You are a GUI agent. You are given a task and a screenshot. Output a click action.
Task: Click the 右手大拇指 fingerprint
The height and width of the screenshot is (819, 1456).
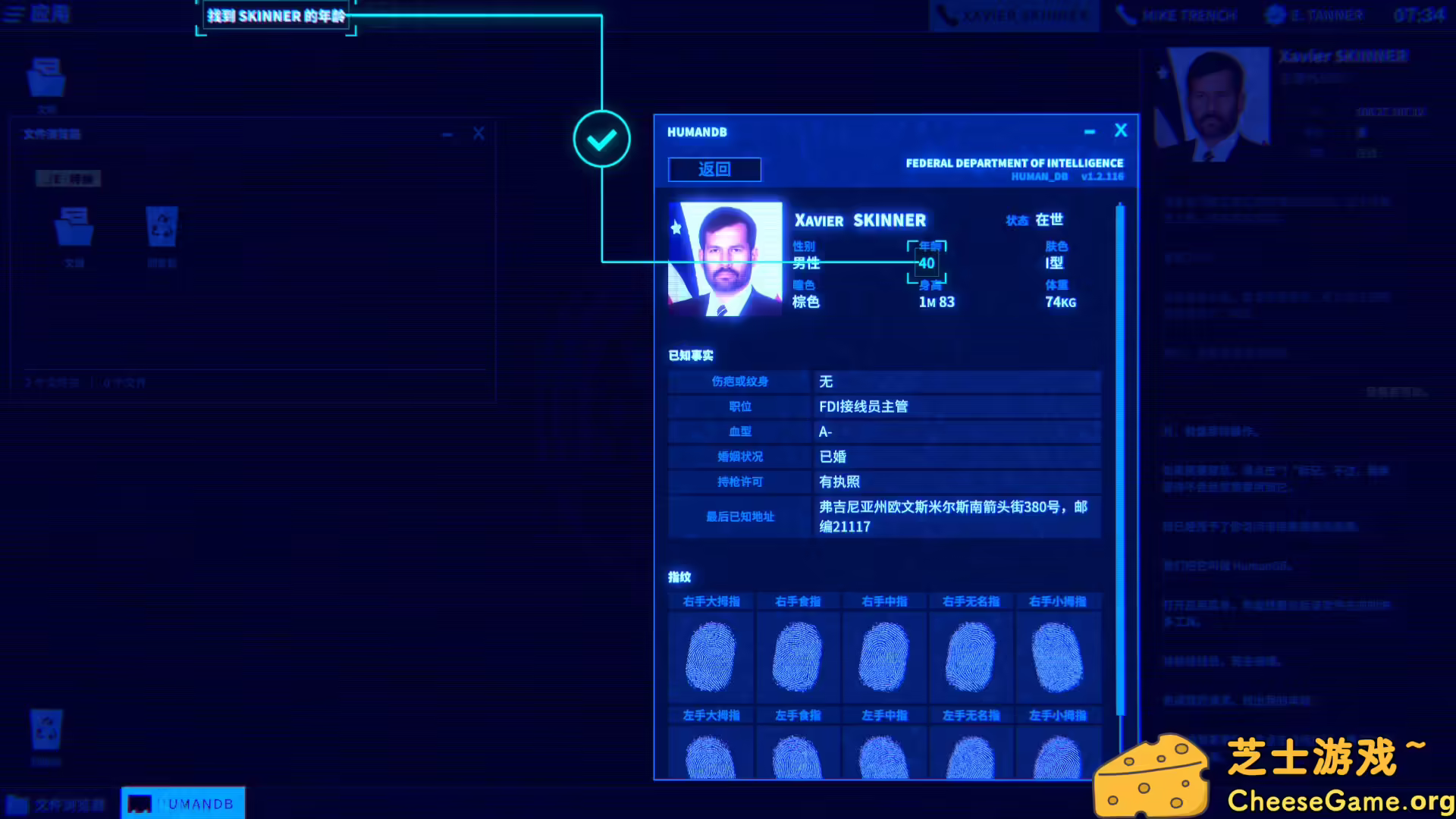[x=711, y=656]
